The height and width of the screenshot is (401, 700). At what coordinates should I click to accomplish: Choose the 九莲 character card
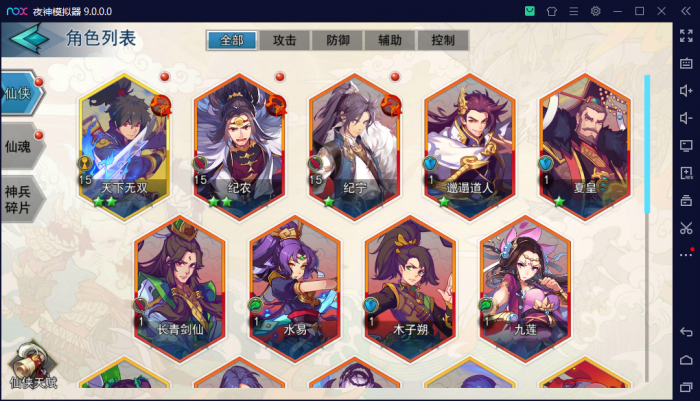(526, 280)
